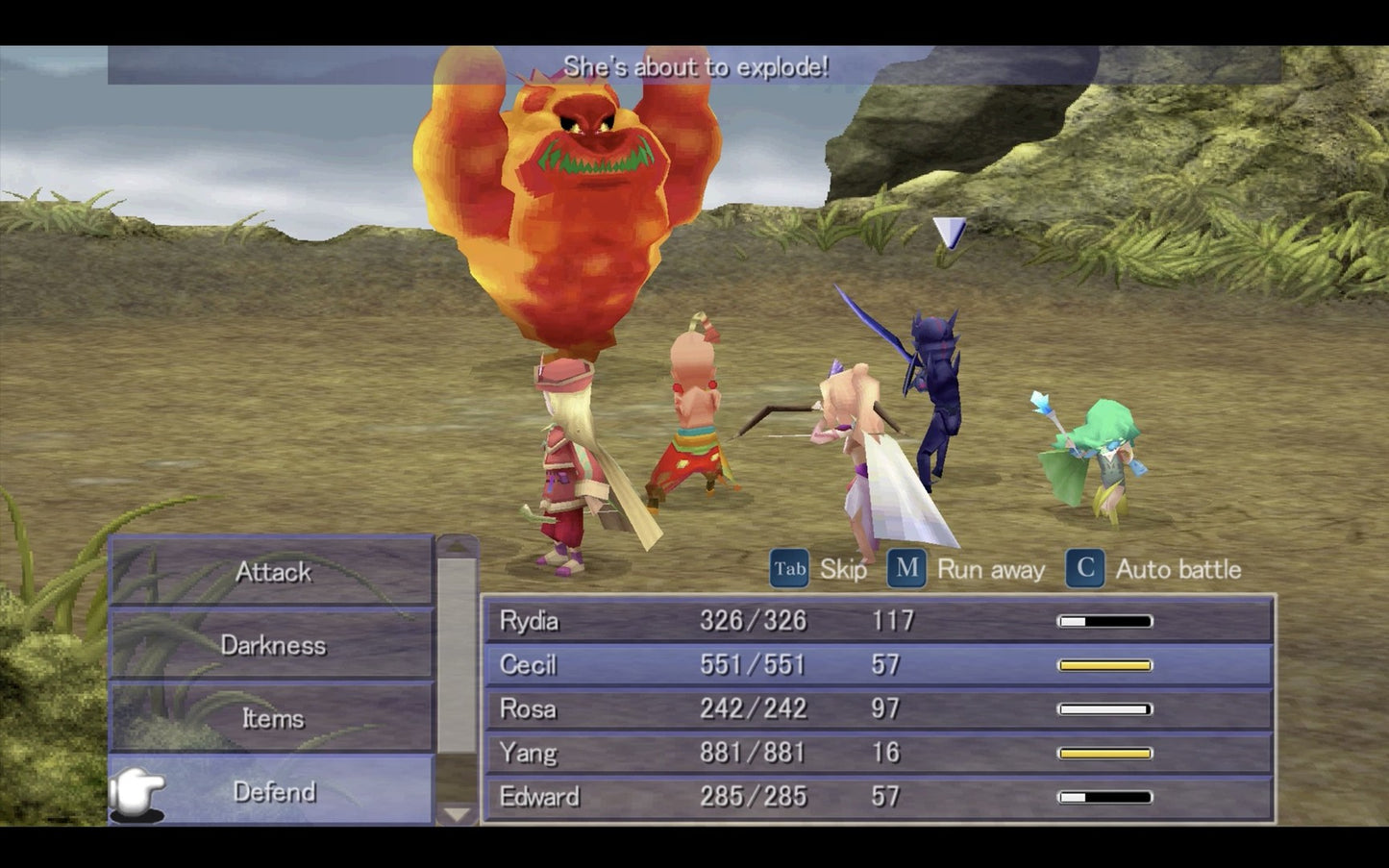
Task: Open the Items menu
Action: coord(272,719)
